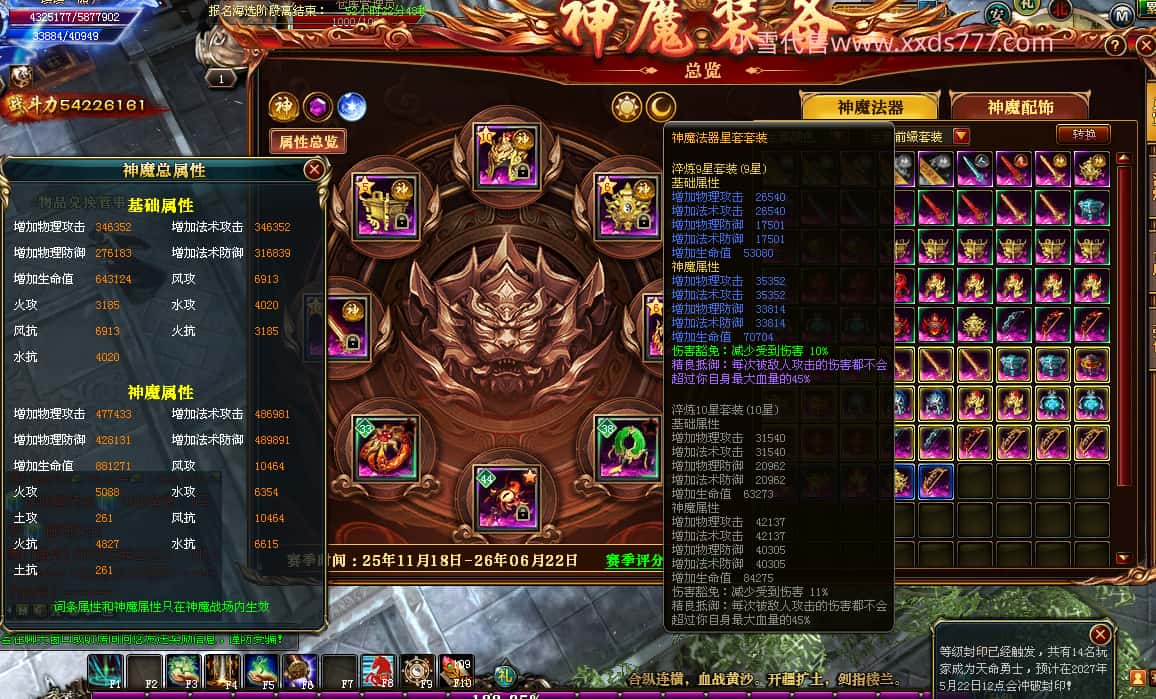
Task: Activate the red horse skill on F8
Action: pos(377,671)
